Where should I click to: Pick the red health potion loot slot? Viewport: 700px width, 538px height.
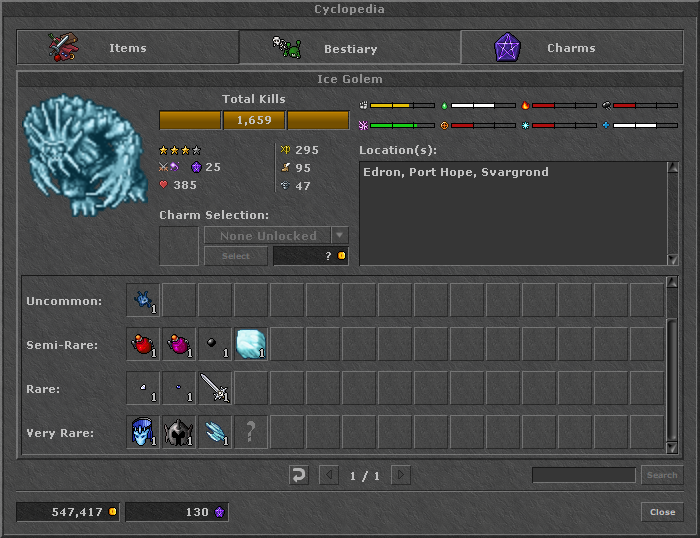[143, 344]
